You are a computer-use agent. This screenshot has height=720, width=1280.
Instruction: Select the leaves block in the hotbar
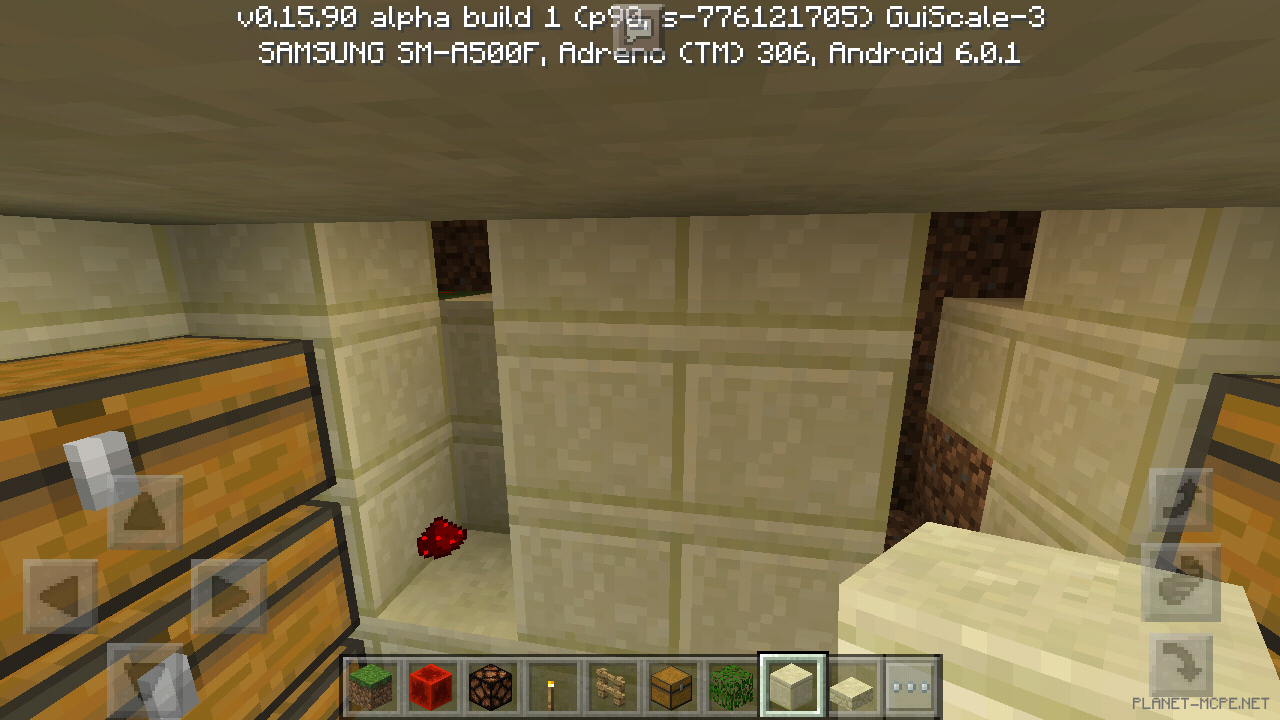[731, 686]
